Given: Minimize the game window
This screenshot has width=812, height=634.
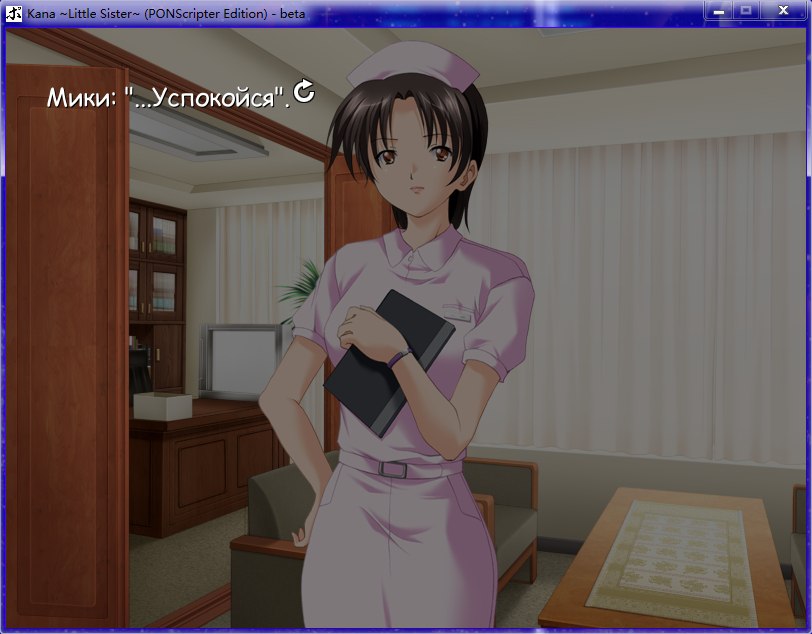Looking at the screenshot, I should tap(718, 10).
